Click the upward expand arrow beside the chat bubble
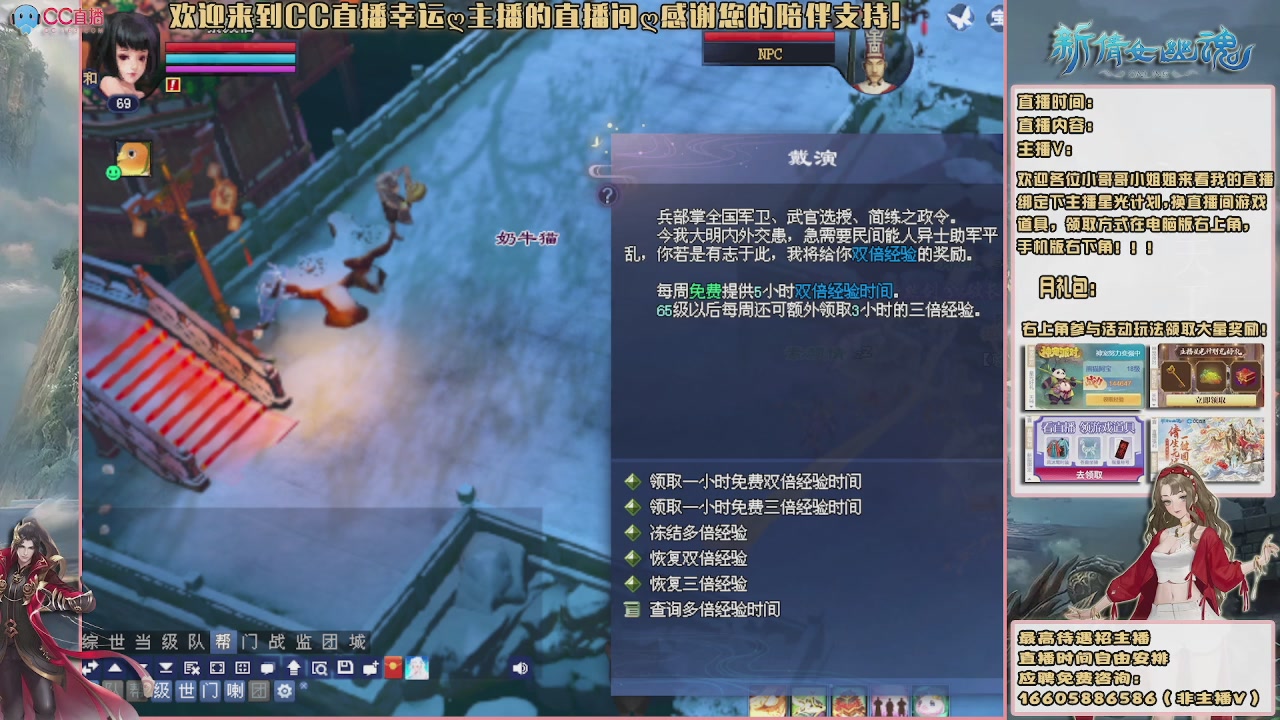 pos(294,667)
